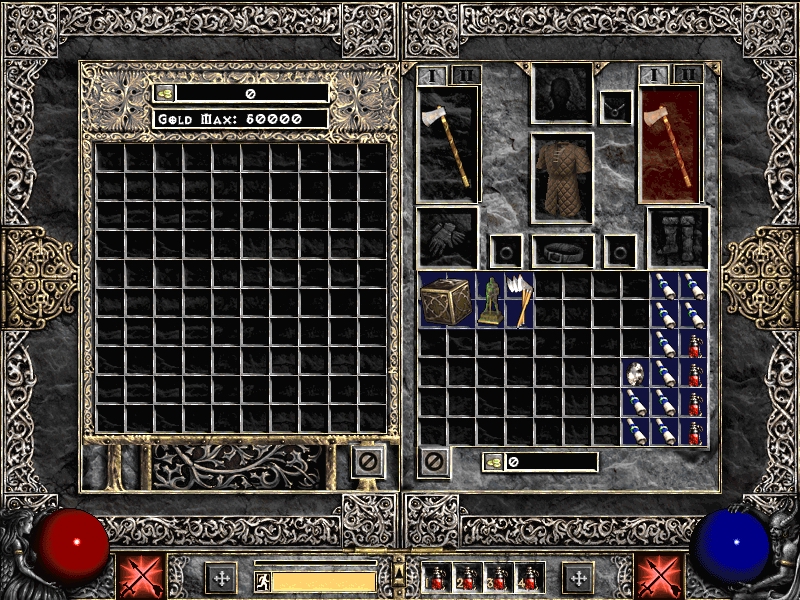Toggle the run/walk button on the stamina bar
800x600 pixels.
262,581
